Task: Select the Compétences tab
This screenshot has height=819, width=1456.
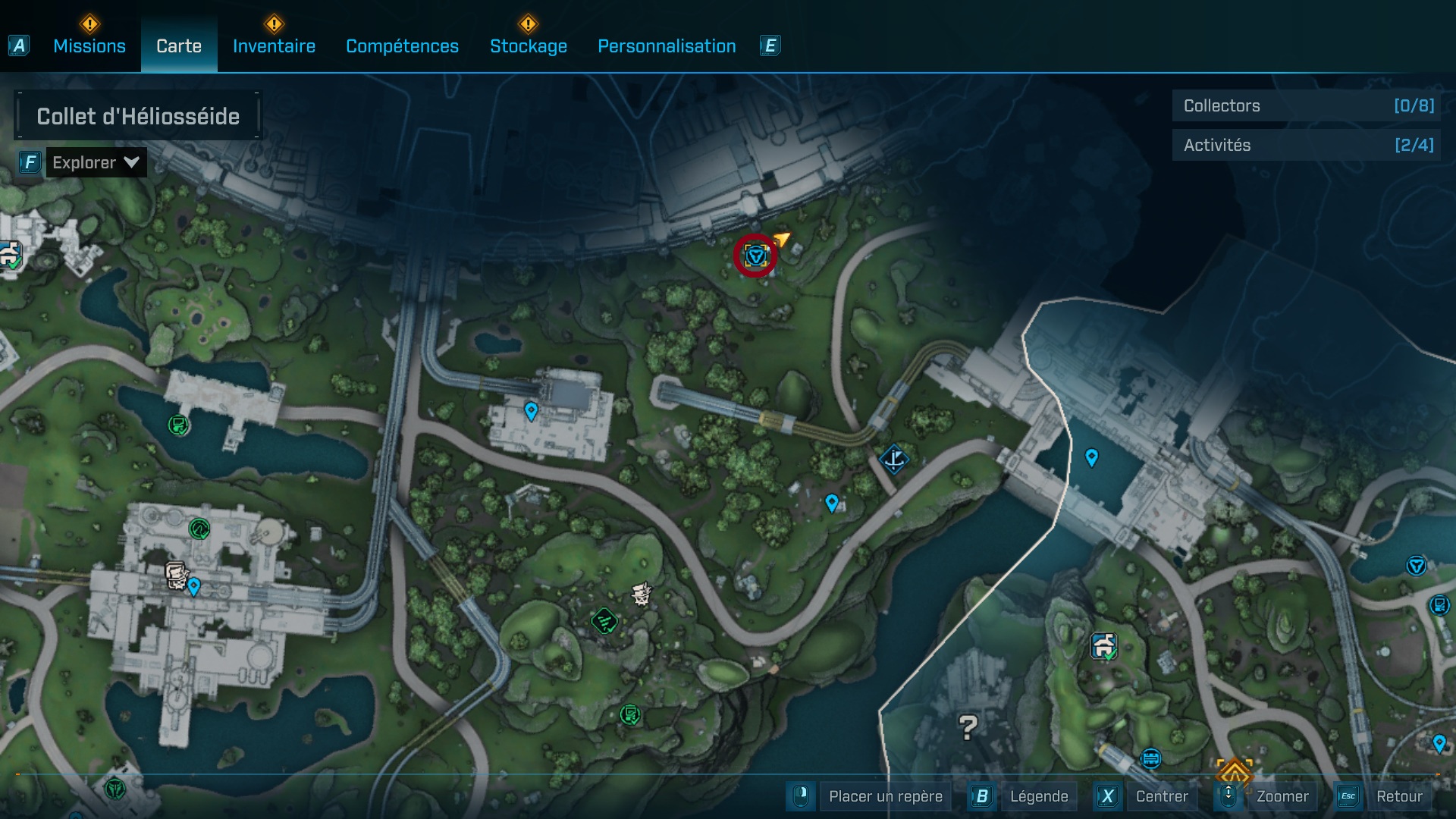Action: pyautogui.click(x=402, y=46)
